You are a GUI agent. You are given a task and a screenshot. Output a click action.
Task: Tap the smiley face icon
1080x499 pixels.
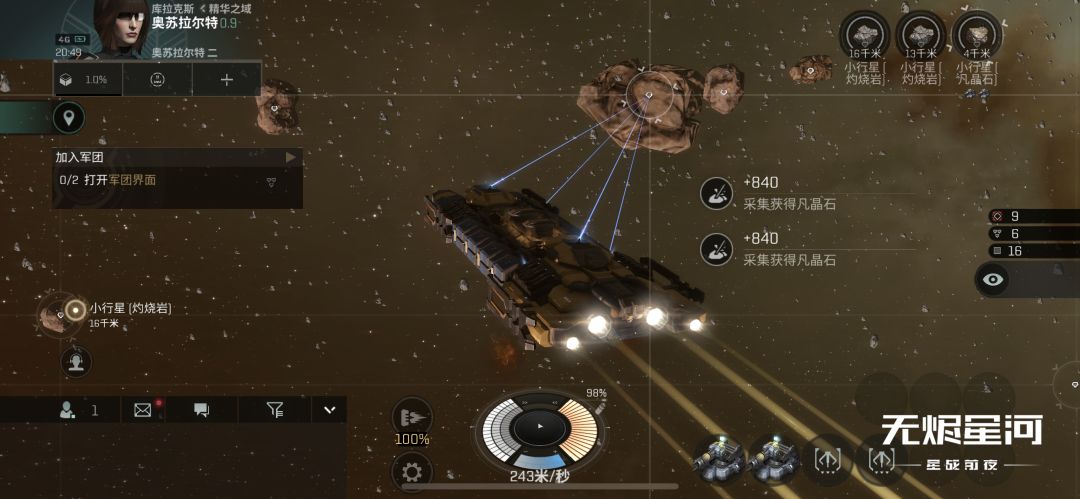pos(157,79)
